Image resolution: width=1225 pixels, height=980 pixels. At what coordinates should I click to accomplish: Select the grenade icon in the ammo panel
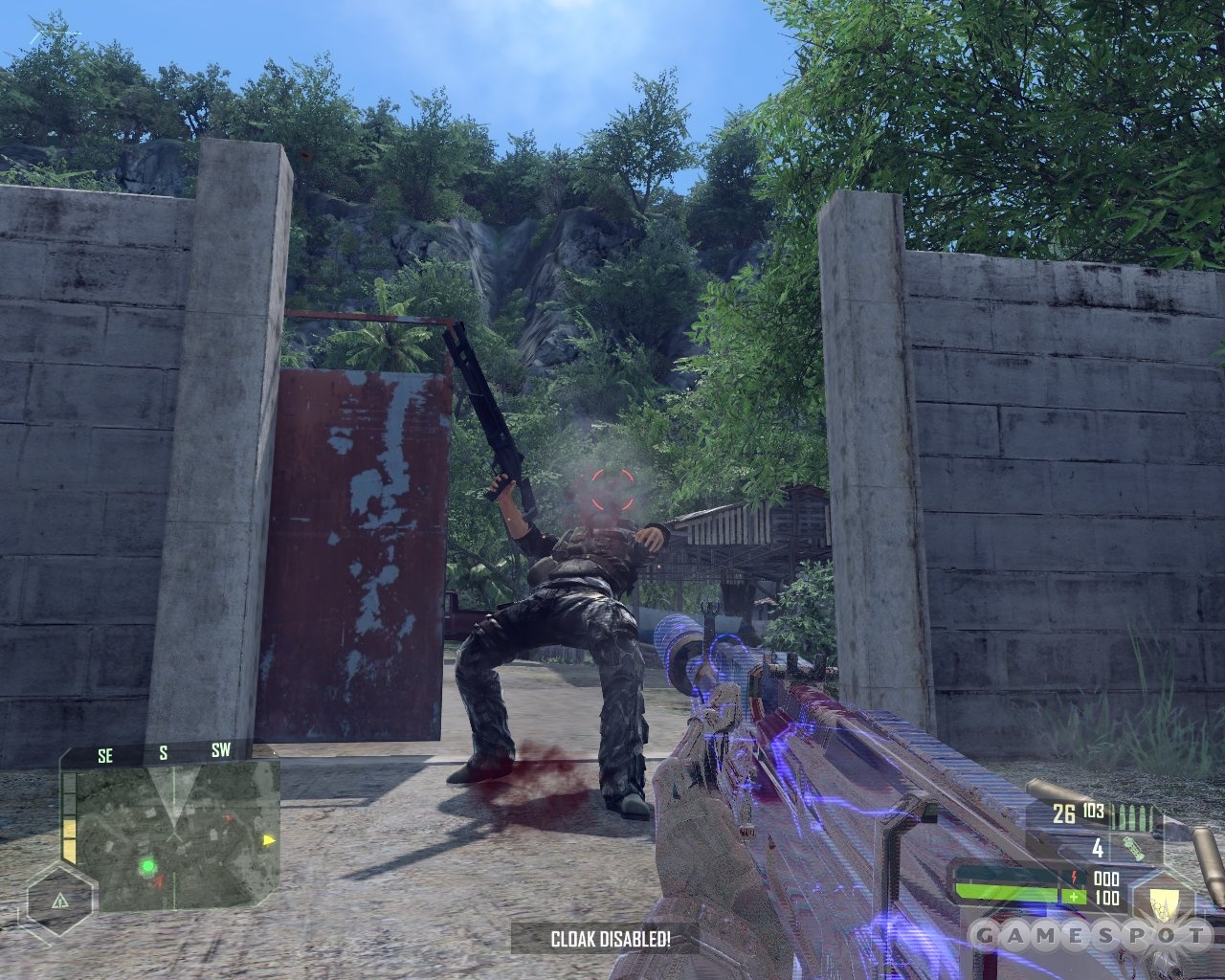click(x=1134, y=850)
